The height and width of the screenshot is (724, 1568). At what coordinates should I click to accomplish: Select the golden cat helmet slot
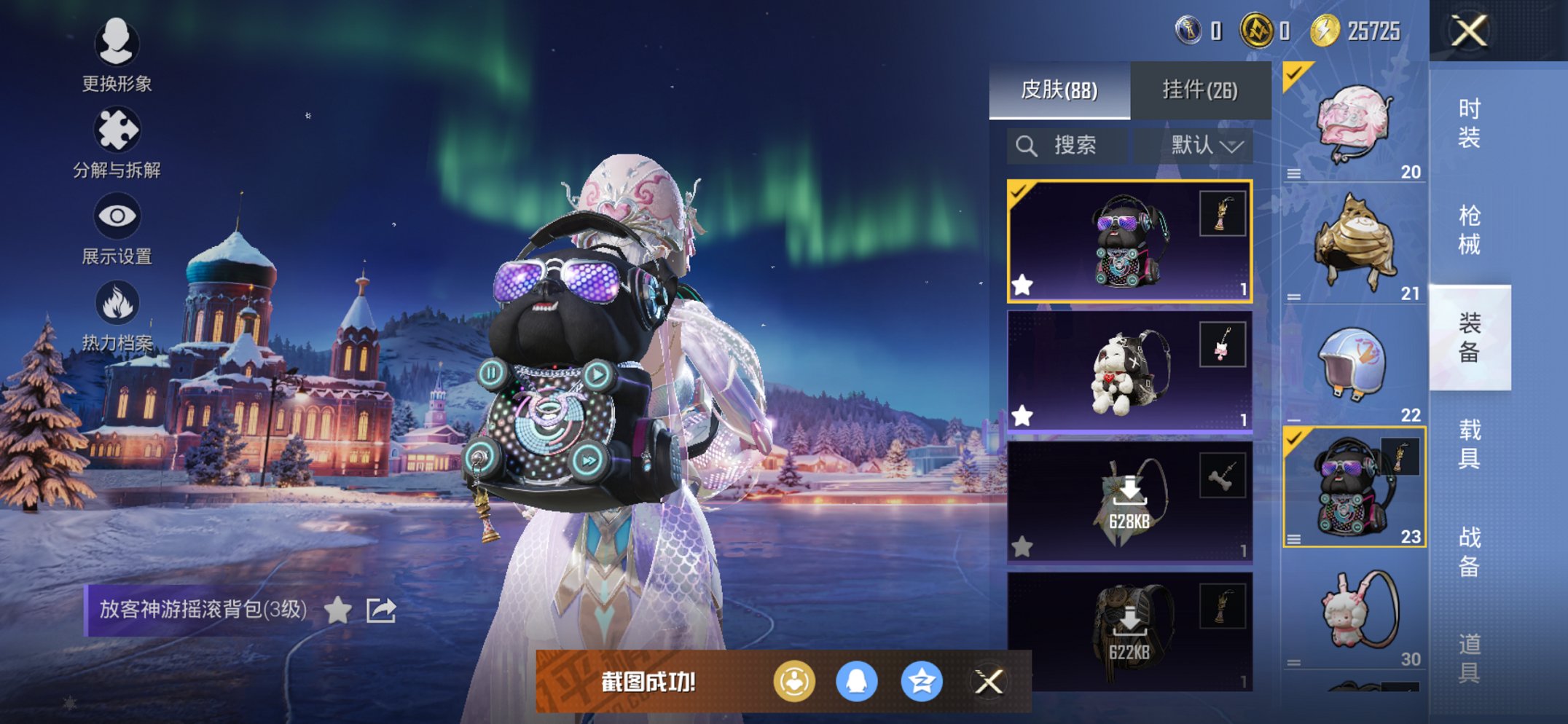point(1354,244)
